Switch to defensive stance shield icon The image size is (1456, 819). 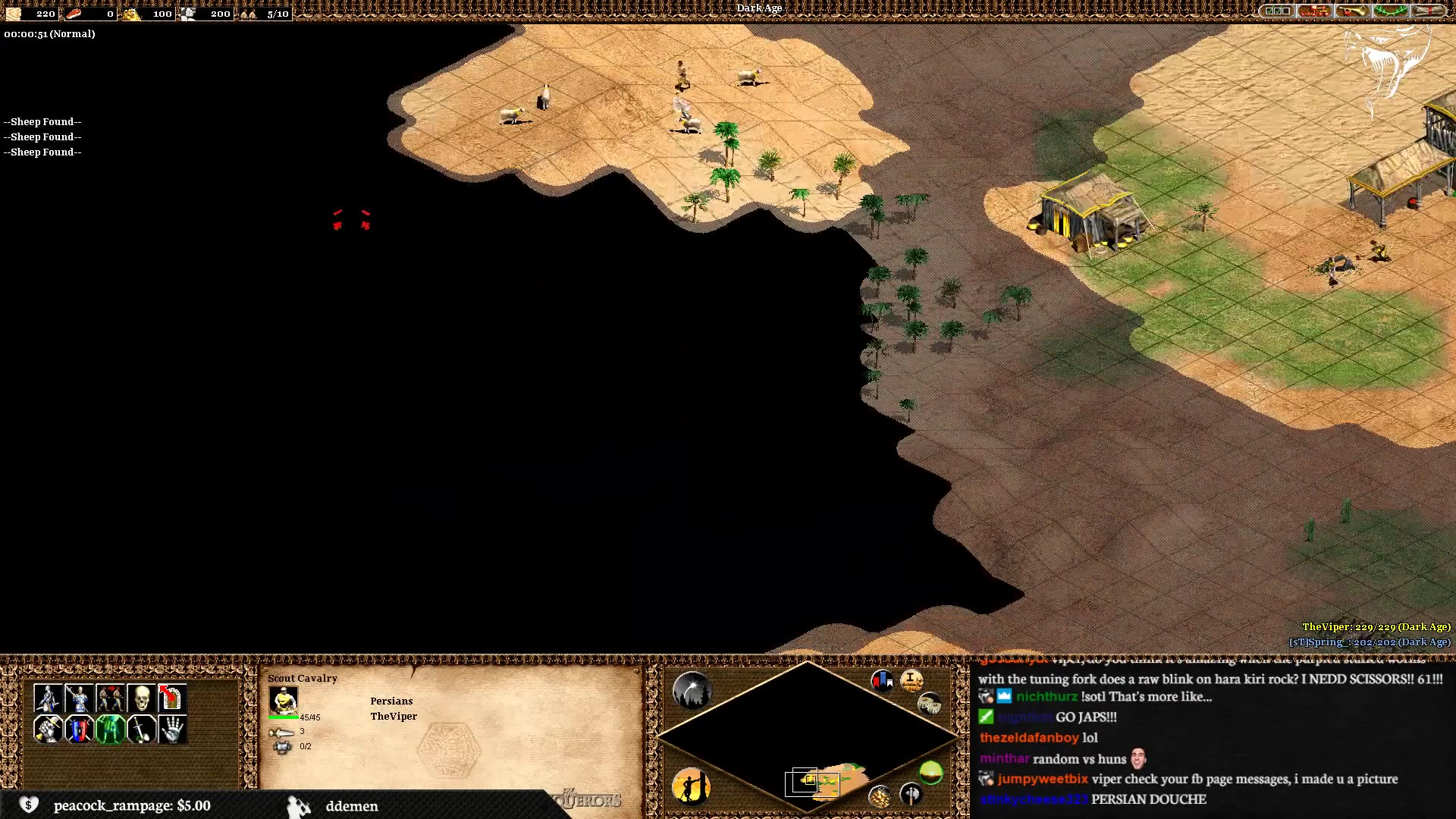(x=79, y=730)
